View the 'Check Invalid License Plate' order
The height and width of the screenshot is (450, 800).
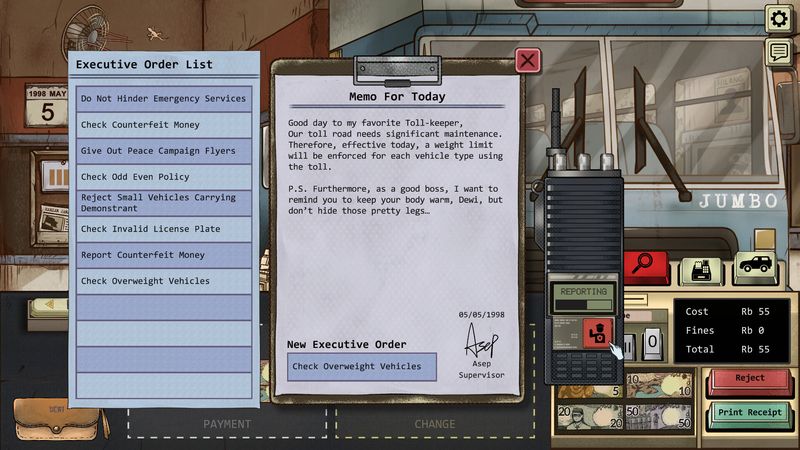164,229
